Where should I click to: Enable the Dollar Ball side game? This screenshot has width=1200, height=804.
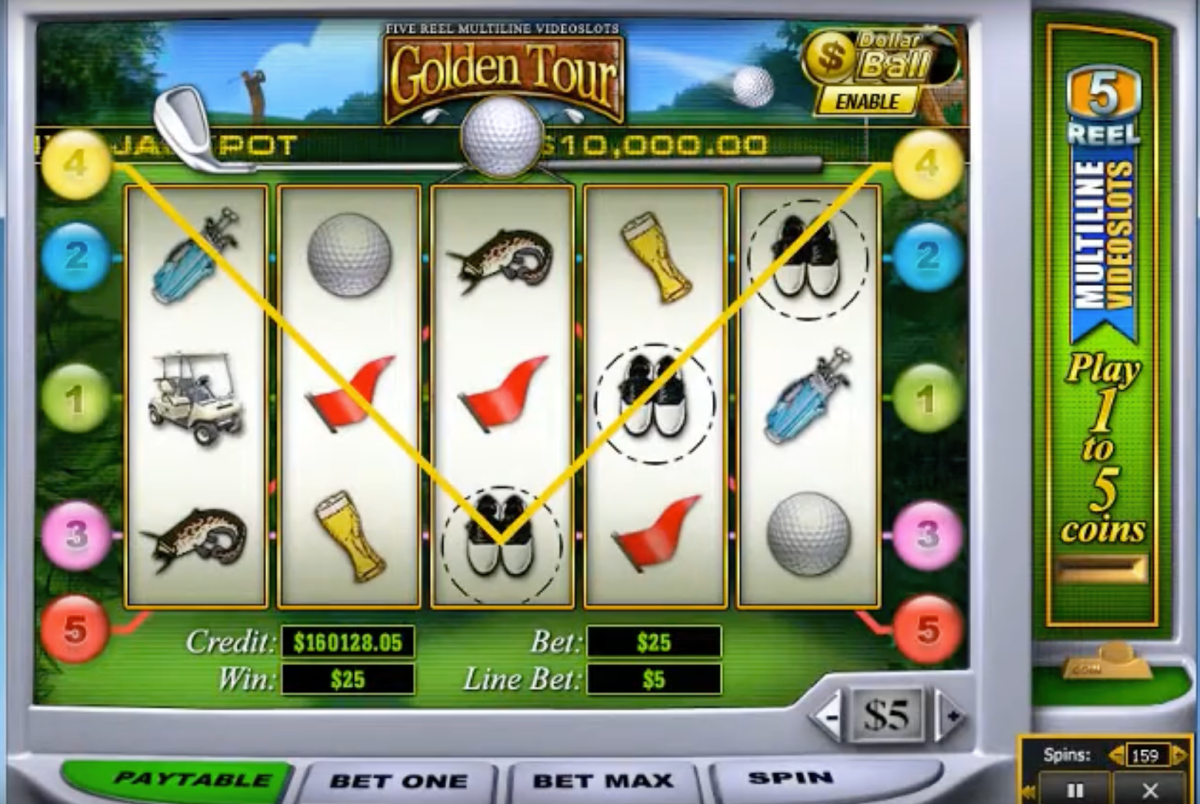click(867, 101)
